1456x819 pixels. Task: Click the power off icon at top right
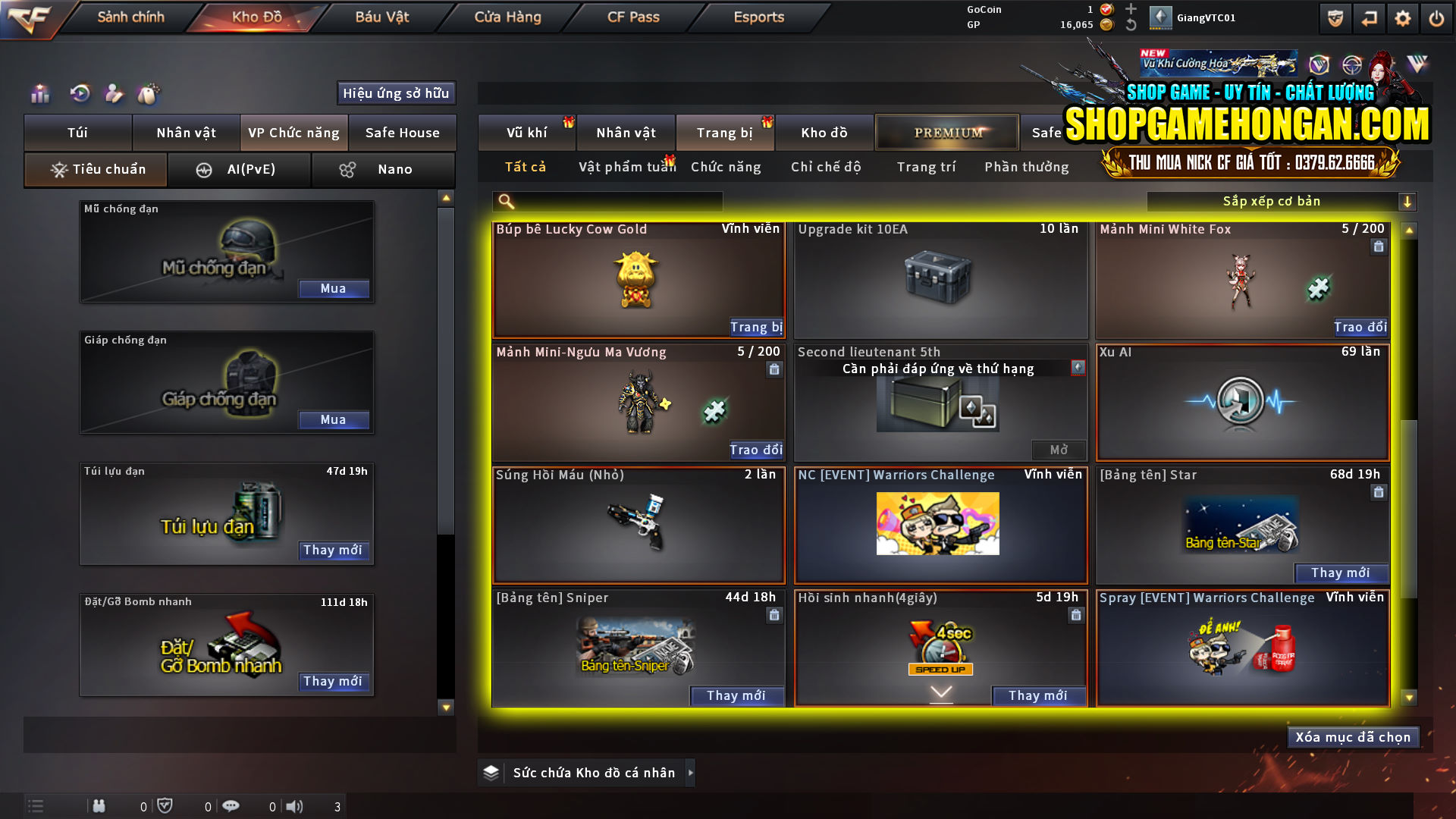point(1437,18)
